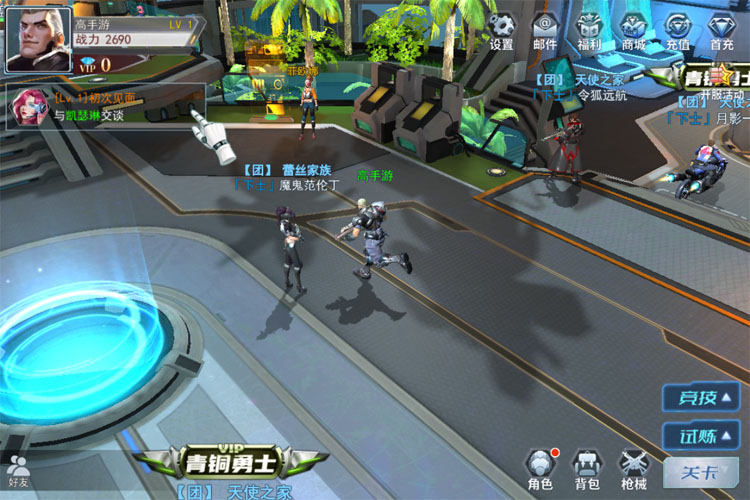The image size is (750, 500).
Task: Open the 枪械 firearms icon
Action: coord(634,468)
